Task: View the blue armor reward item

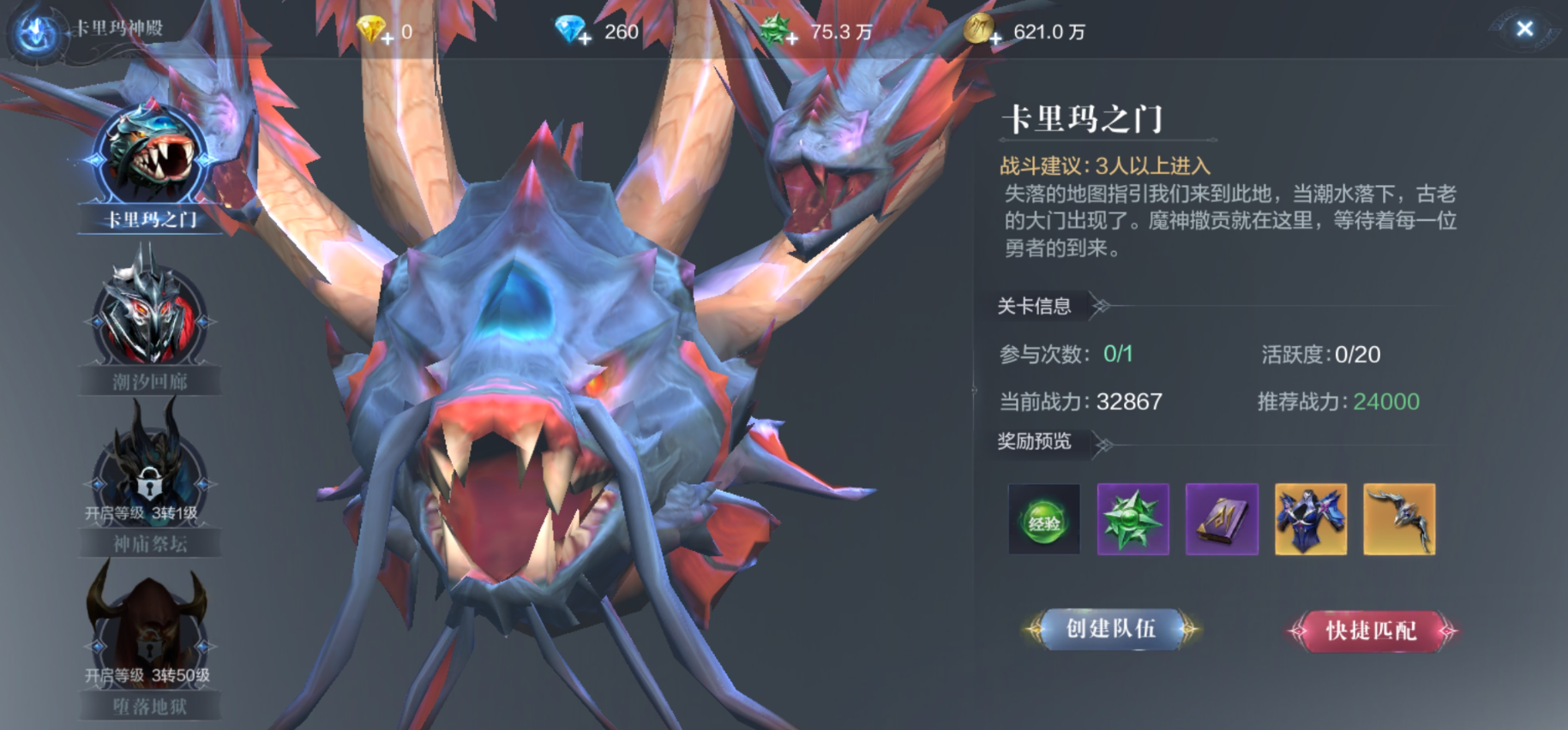Action: pos(1311,519)
